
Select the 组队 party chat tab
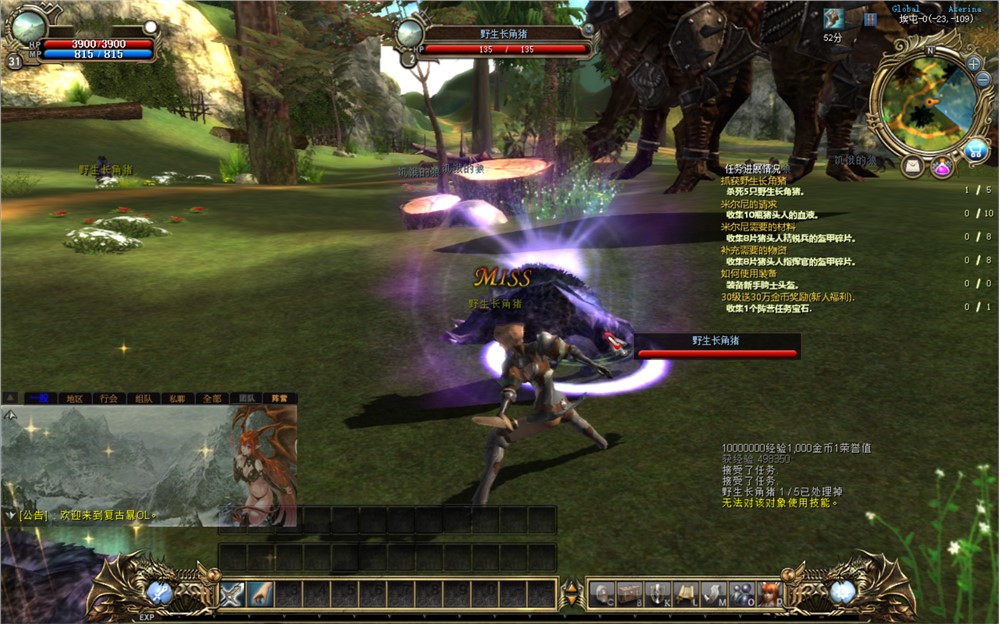(x=143, y=398)
